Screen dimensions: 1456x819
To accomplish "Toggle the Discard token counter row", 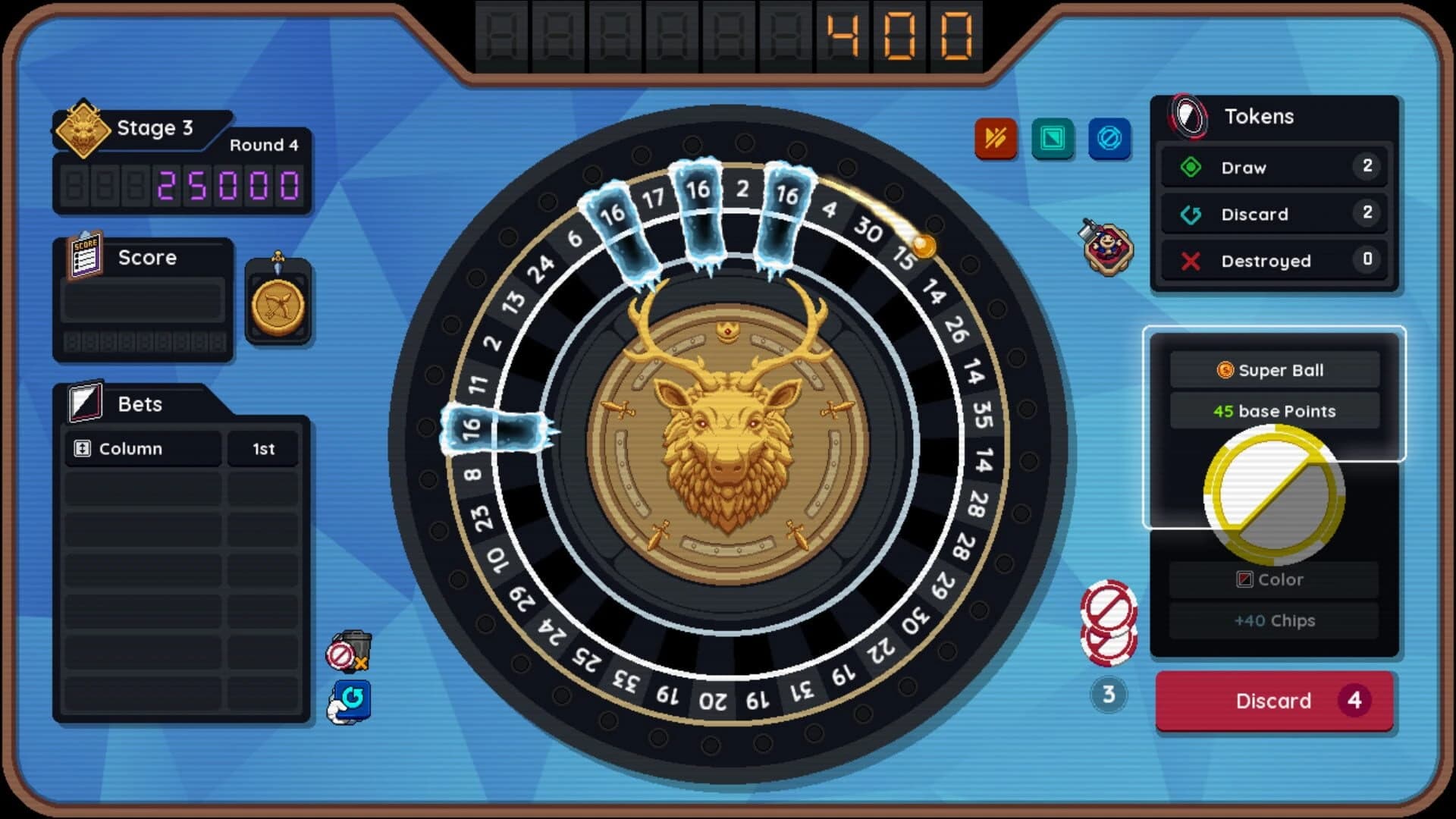I will [x=1274, y=215].
